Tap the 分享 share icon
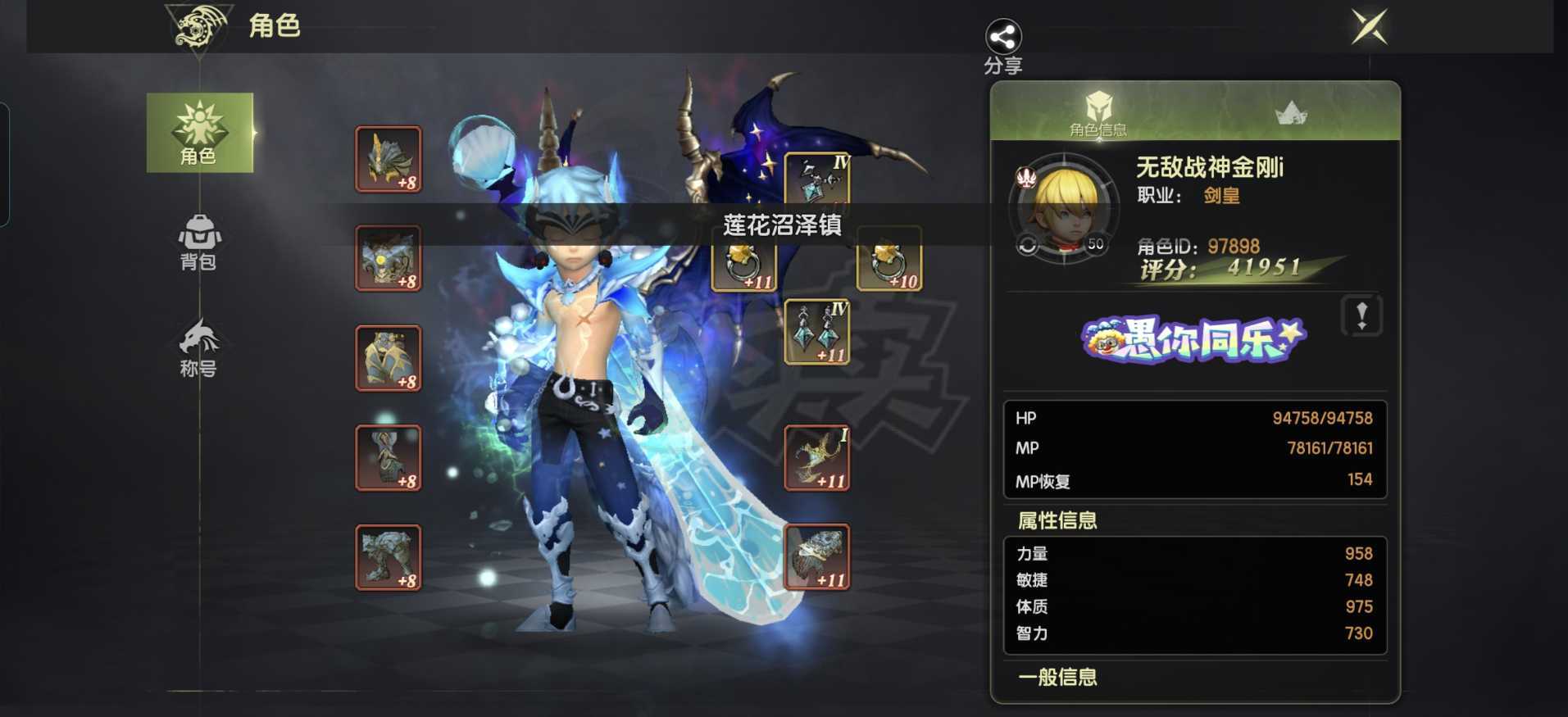The height and width of the screenshot is (717, 1568). pos(1003,36)
